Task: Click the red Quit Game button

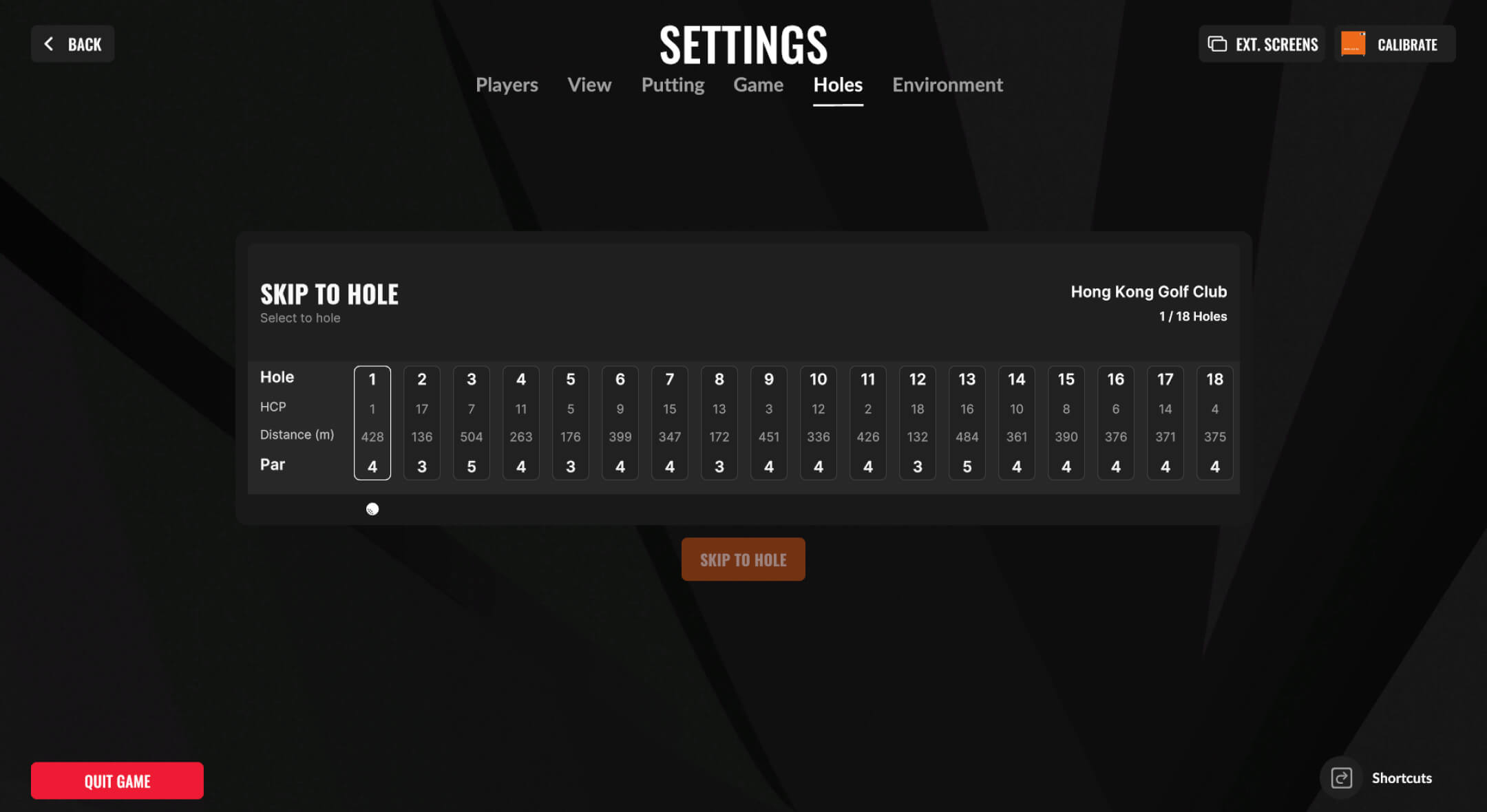Action: point(117,780)
